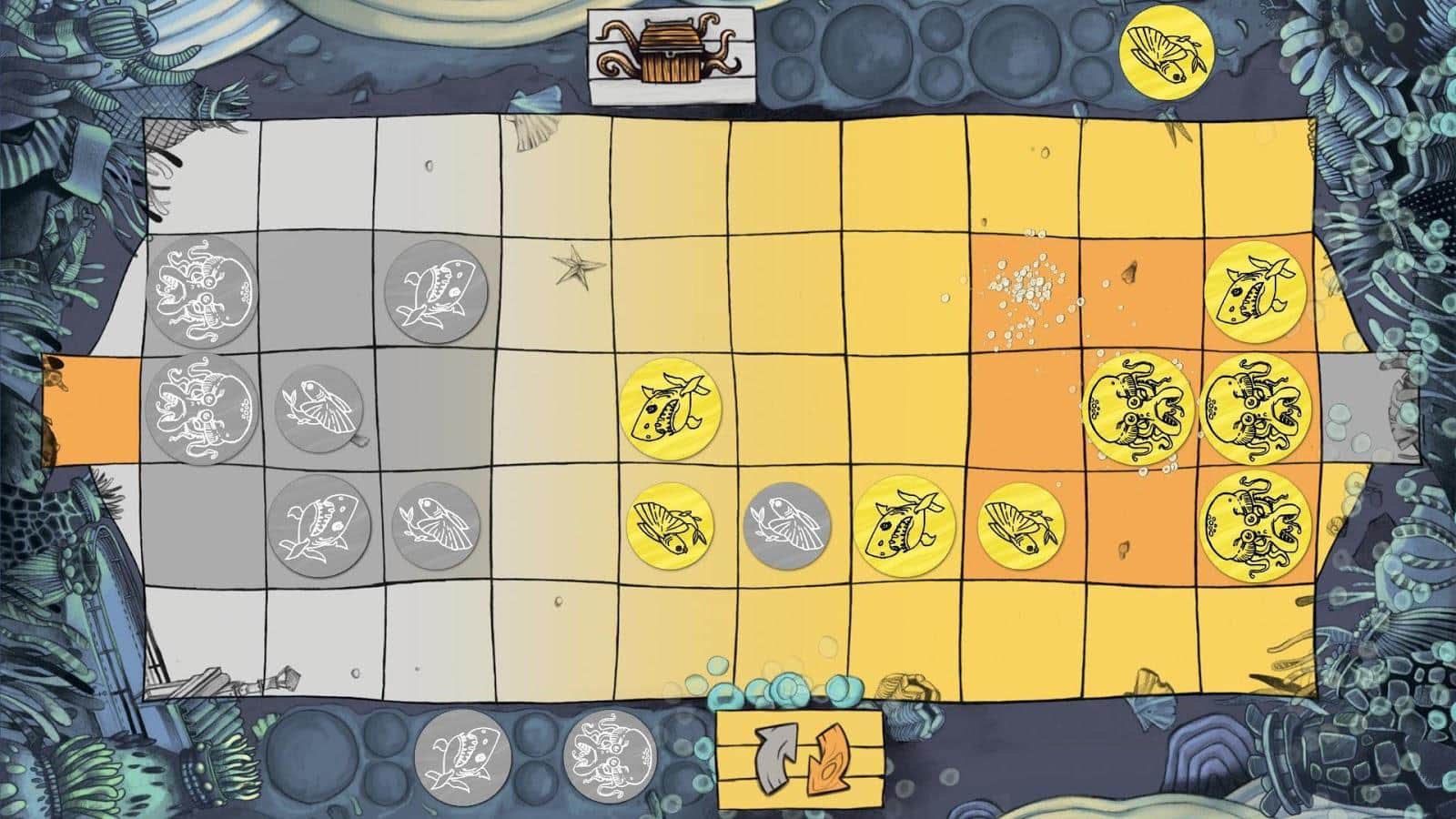Open the tentacled treasure chest sign

[x=671, y=50]
